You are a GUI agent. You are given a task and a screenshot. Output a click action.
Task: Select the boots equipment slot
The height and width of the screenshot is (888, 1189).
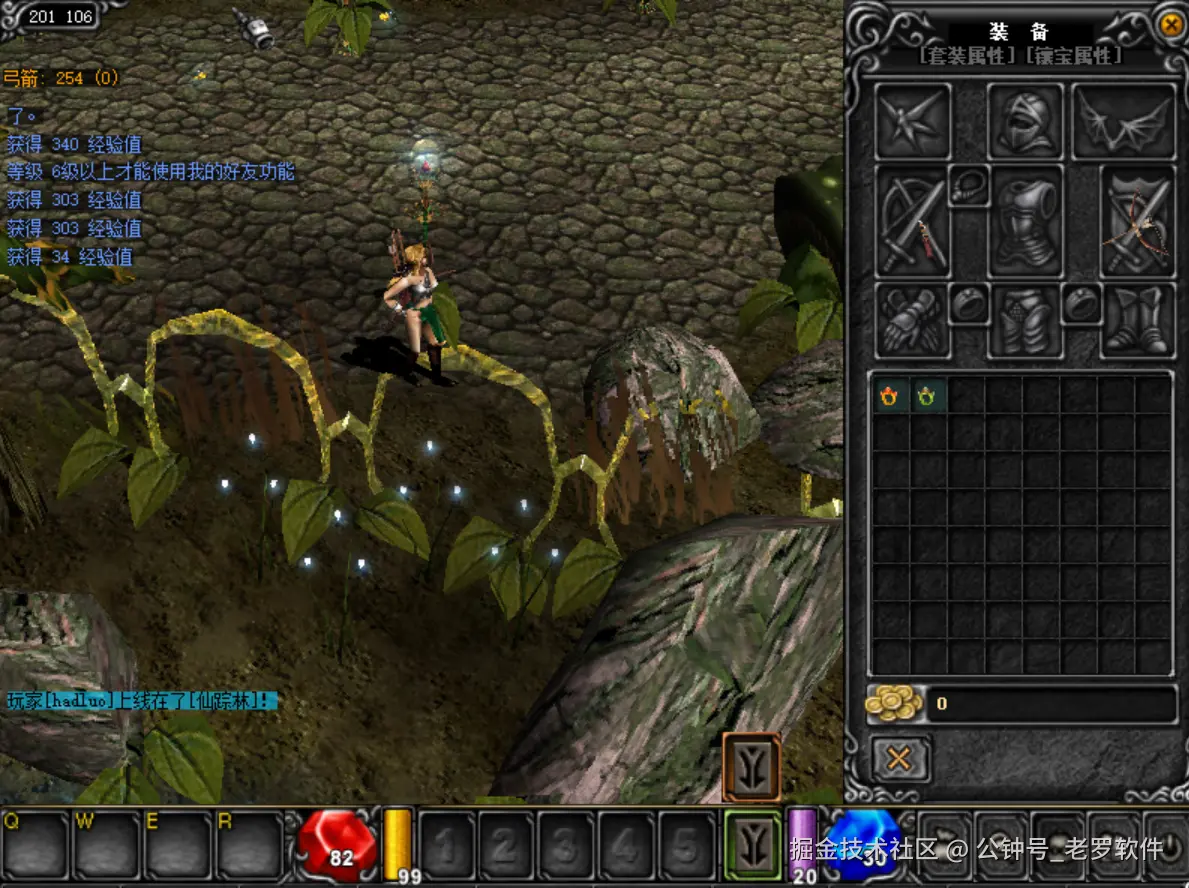1138,320
